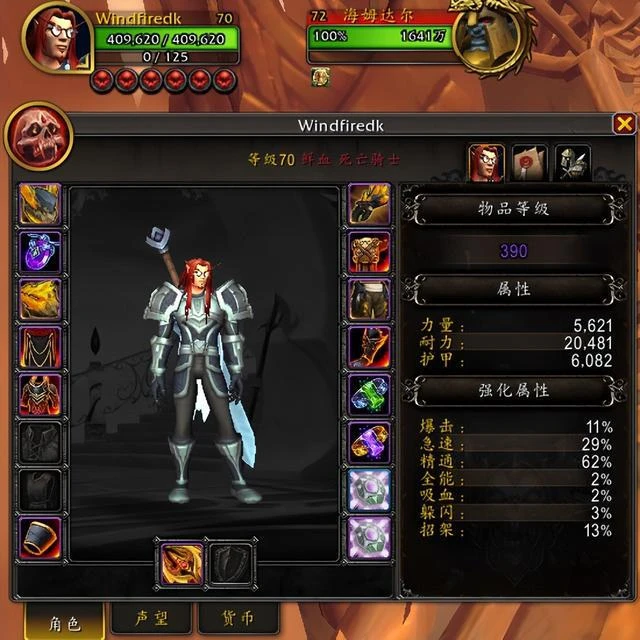This screenshot has width=640, height=640.
Task: Open the equipment manager helmet icon
Action: [573, 162]
